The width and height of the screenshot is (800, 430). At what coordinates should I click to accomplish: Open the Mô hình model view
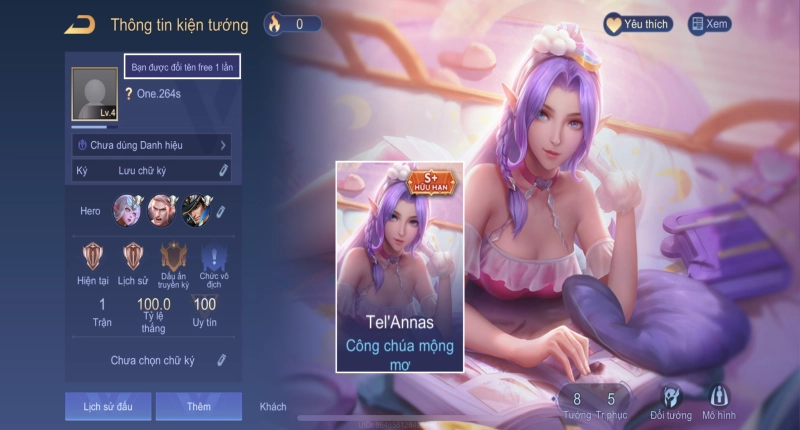click(x=718, y=401)
